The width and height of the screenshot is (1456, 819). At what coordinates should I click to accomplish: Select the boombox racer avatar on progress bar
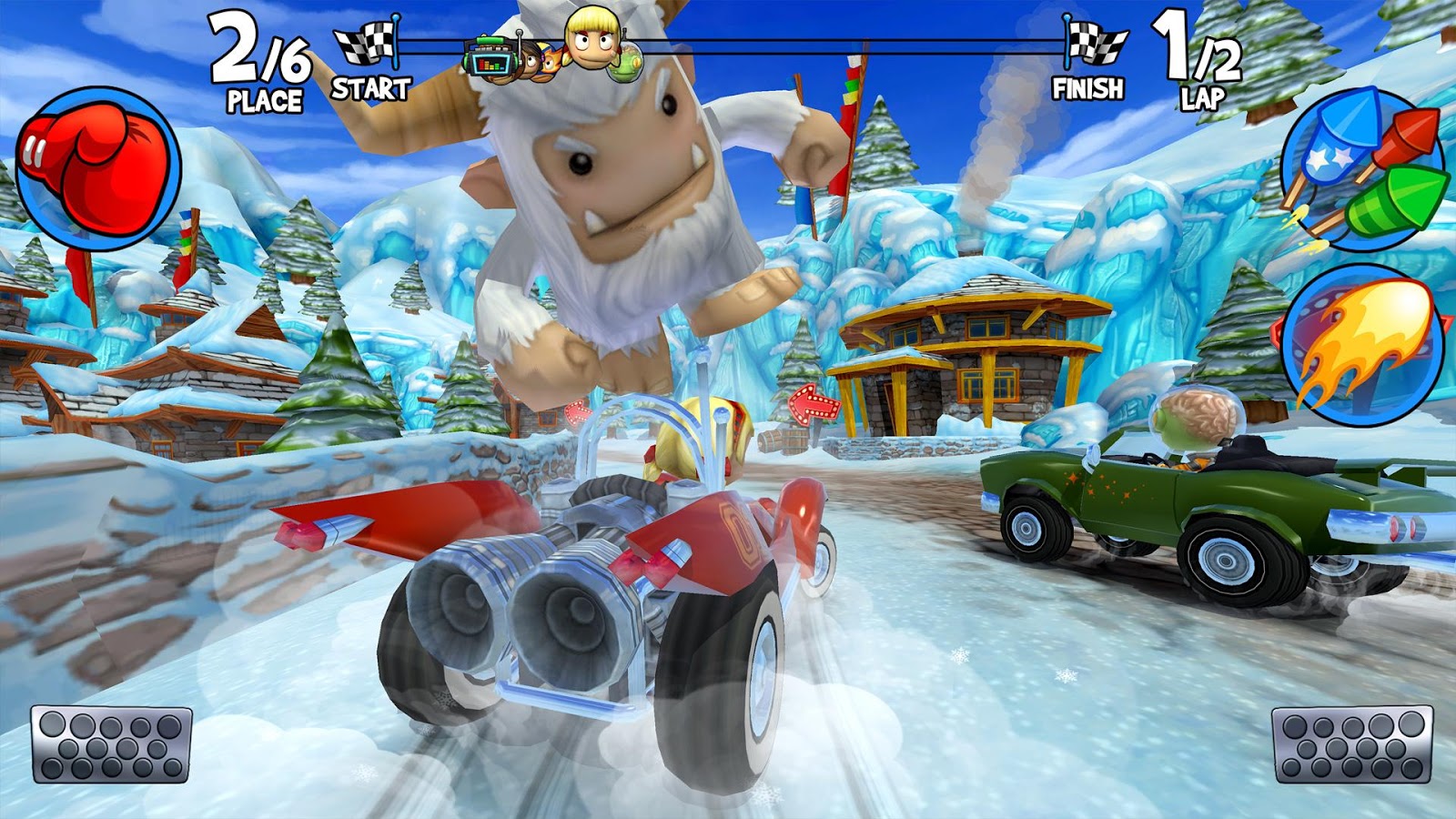(x=490, y=59)
